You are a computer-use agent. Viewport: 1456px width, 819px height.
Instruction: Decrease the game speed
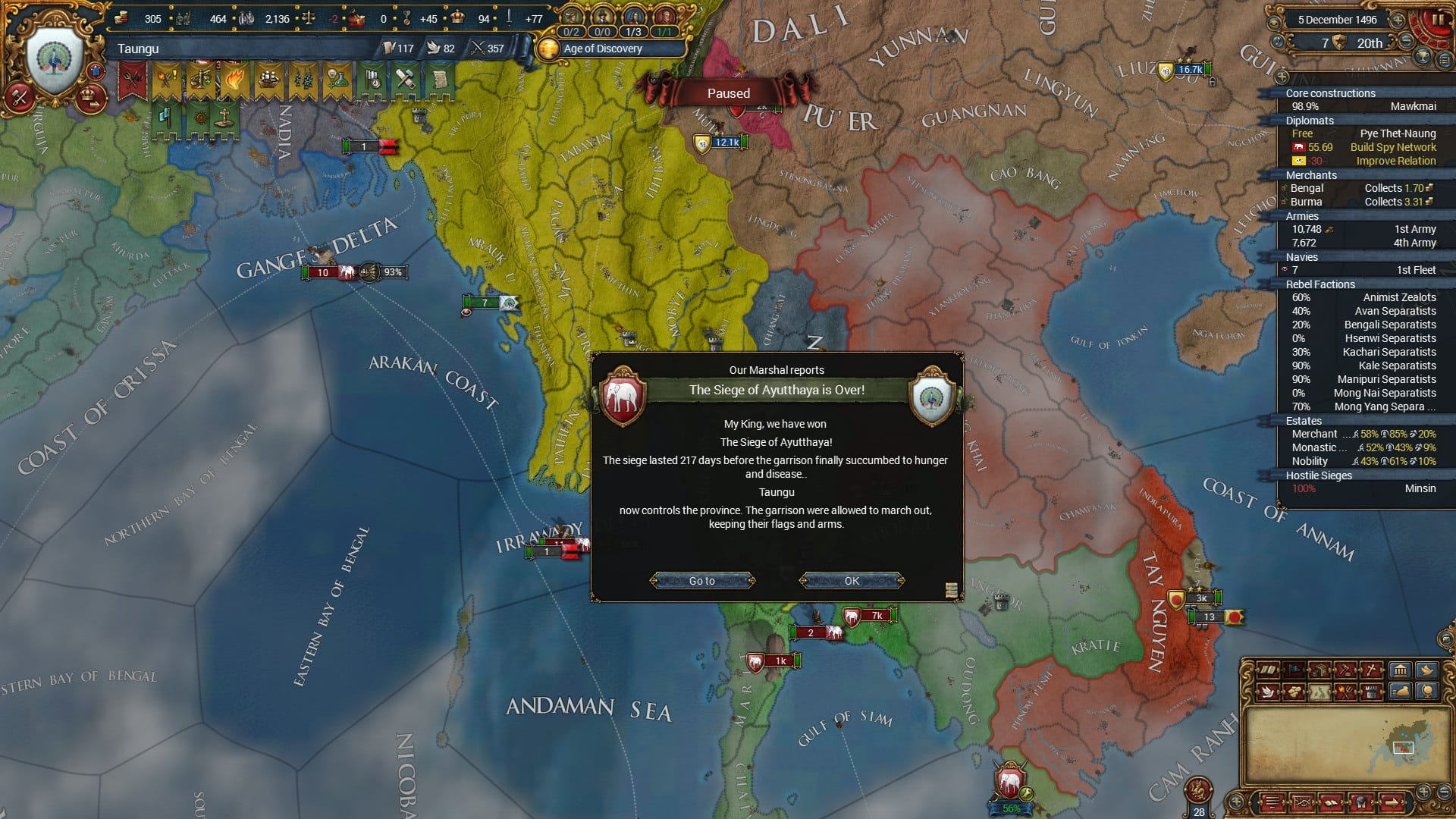pyautogui.click(x=1405, y=42)
